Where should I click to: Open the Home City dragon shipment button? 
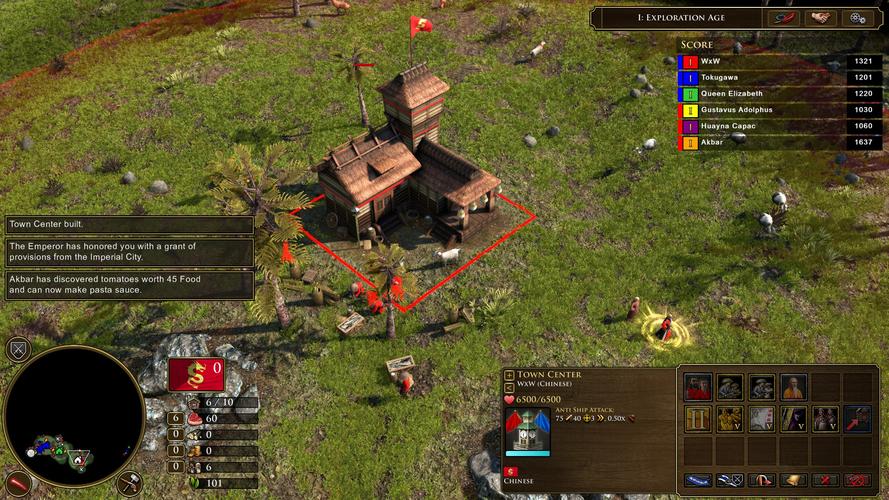point(195,375)
